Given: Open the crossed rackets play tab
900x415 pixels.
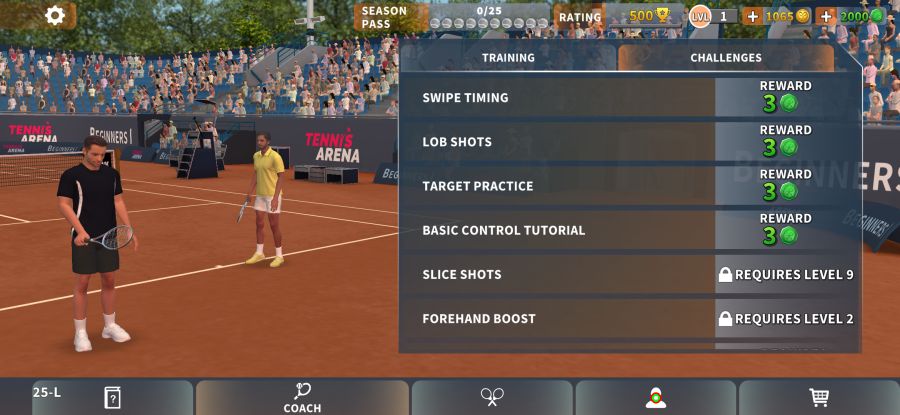Looking at the screenshot, I should [x=491, y=397].
